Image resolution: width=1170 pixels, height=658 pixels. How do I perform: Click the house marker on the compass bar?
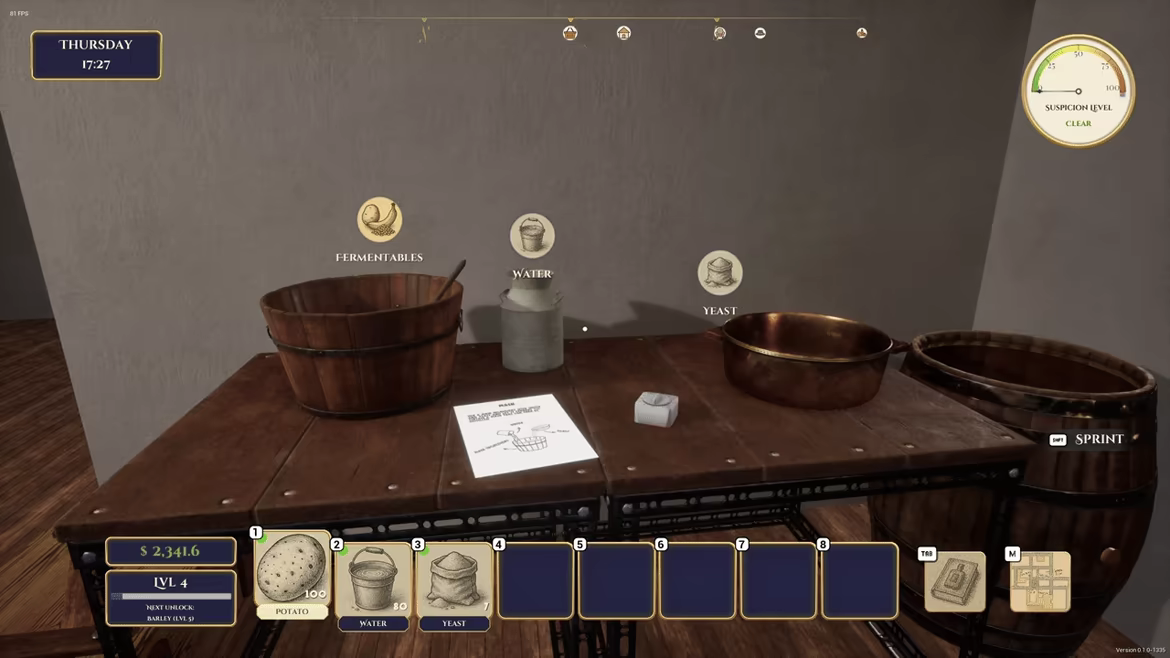[624, 33]
